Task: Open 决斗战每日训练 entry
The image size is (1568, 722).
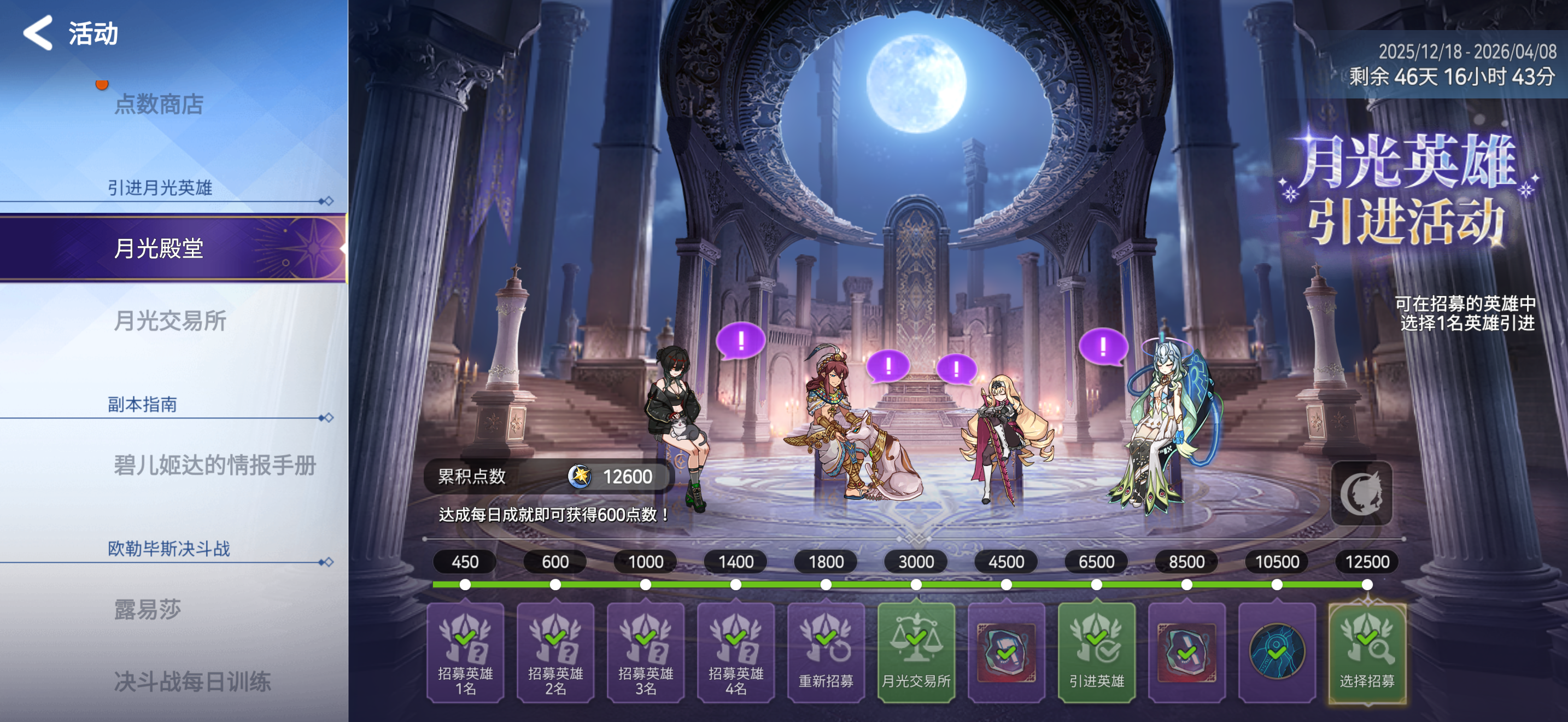Action: (x=192, y=681)
